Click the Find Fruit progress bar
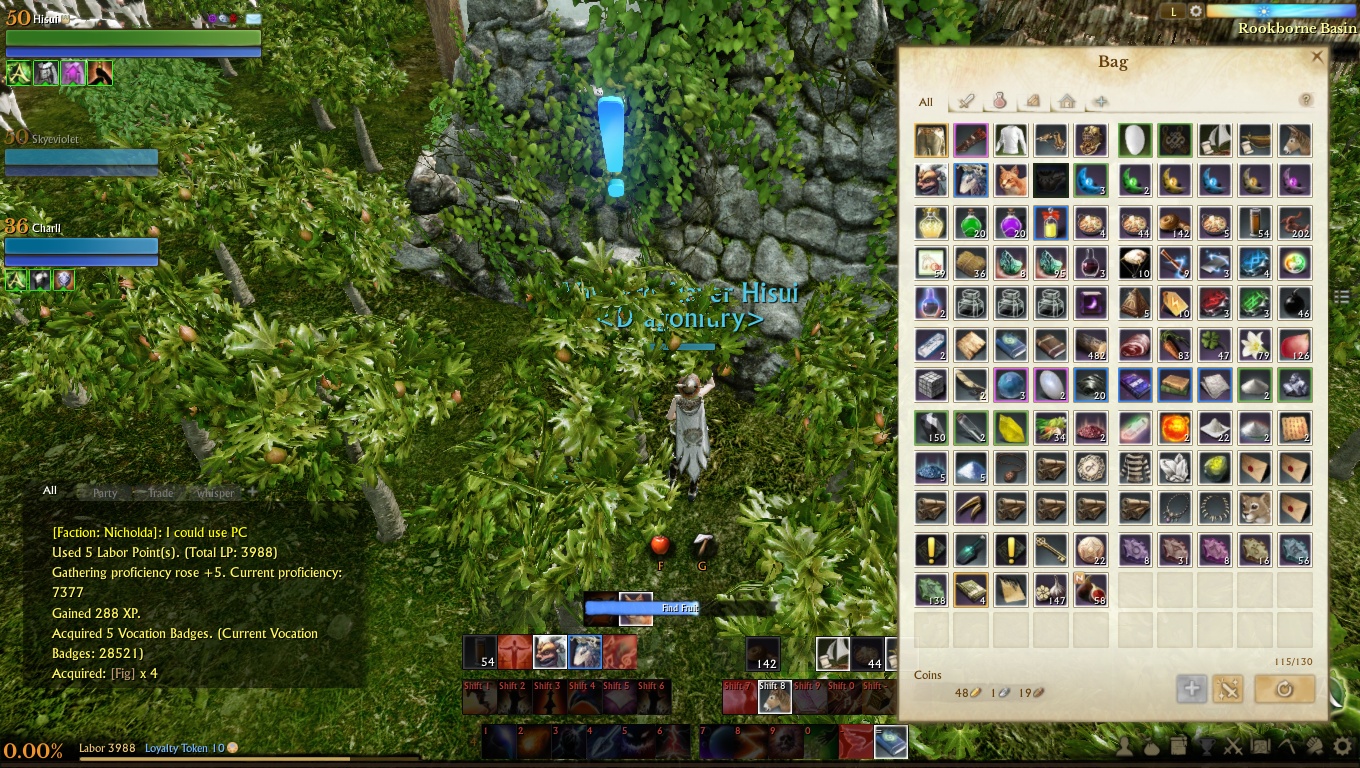 coord(642,608)
